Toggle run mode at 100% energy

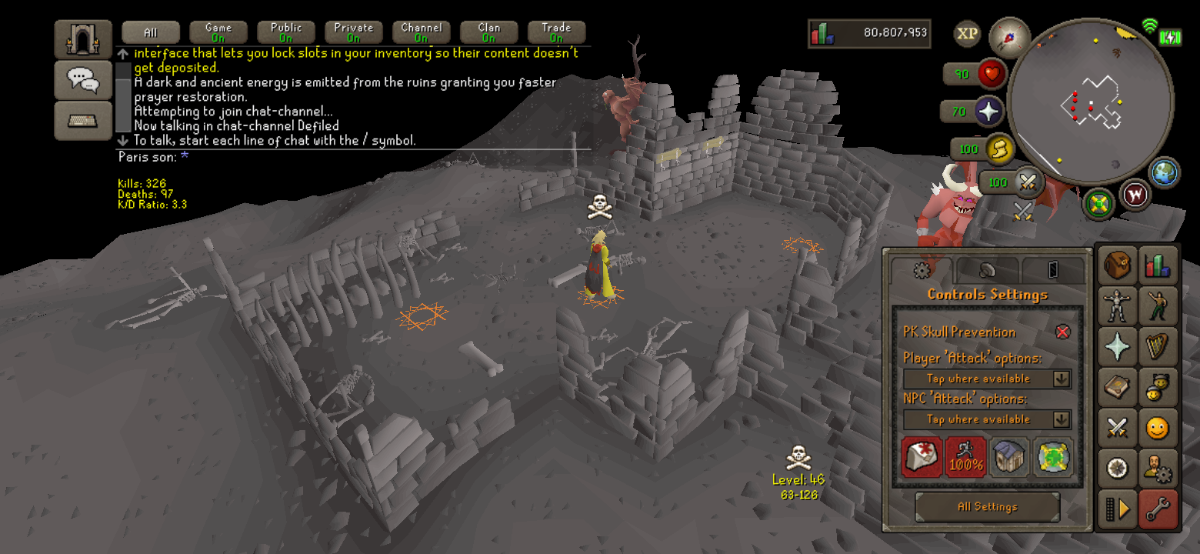point(966,456)
